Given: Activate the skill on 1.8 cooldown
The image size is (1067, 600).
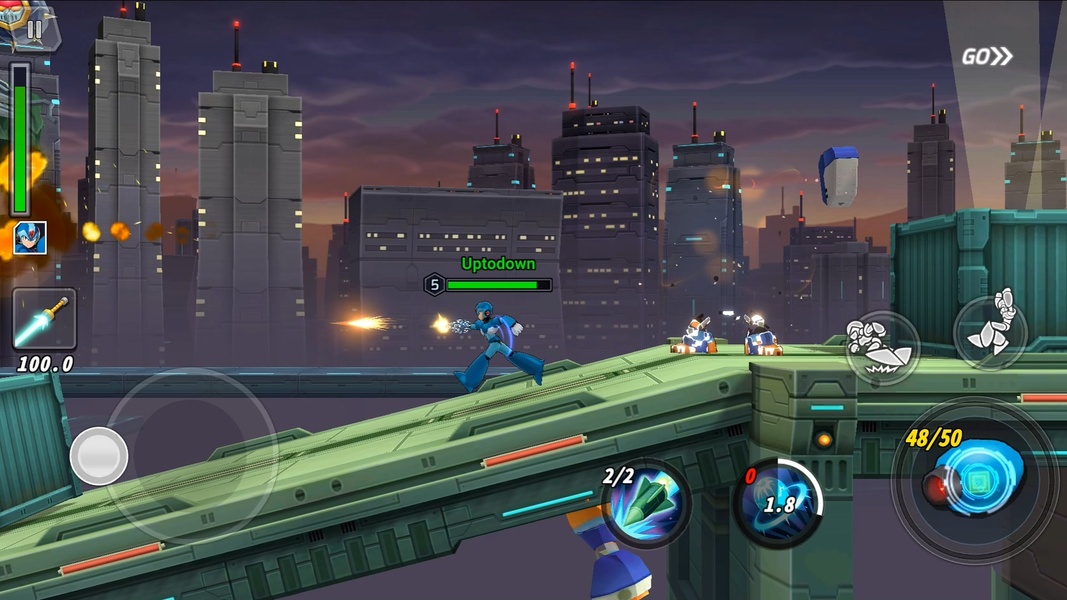Looking at the screenshot, I should click(779, 503).
